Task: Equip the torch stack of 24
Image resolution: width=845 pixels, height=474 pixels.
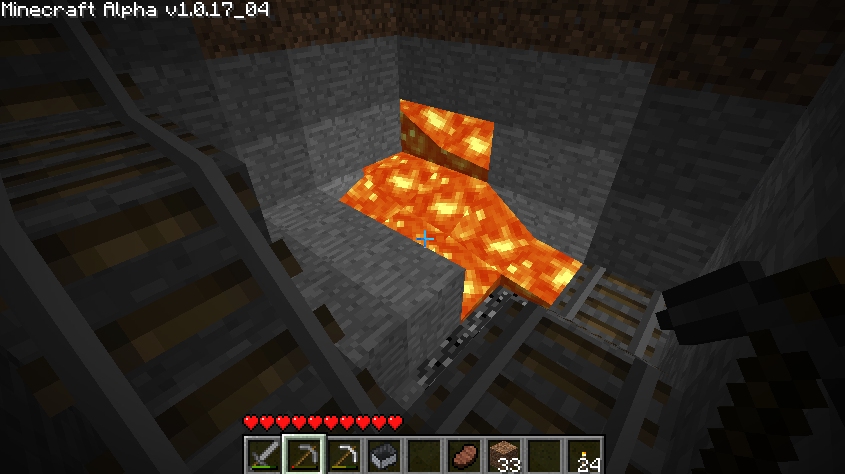Action: 584,455
